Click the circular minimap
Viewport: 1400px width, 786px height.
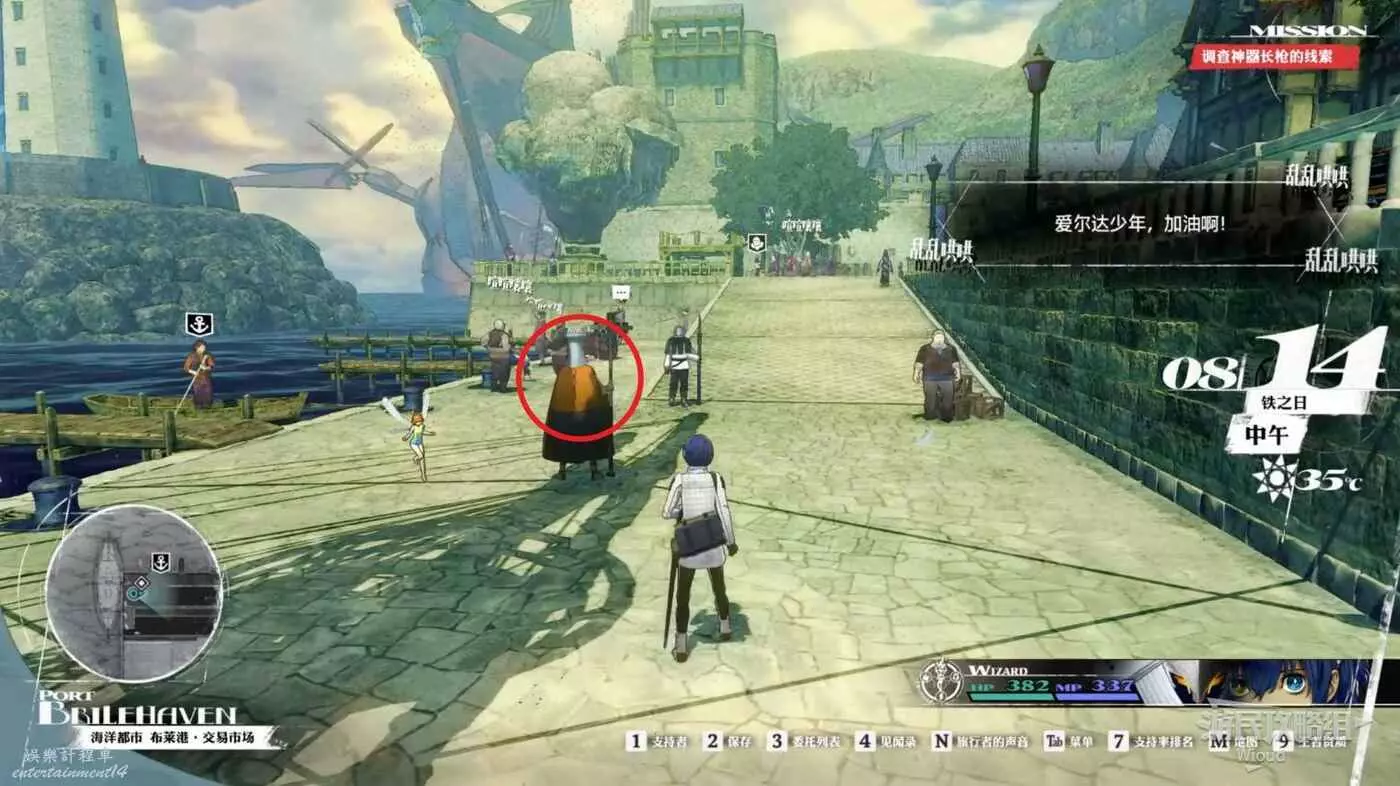pos(133,593)
